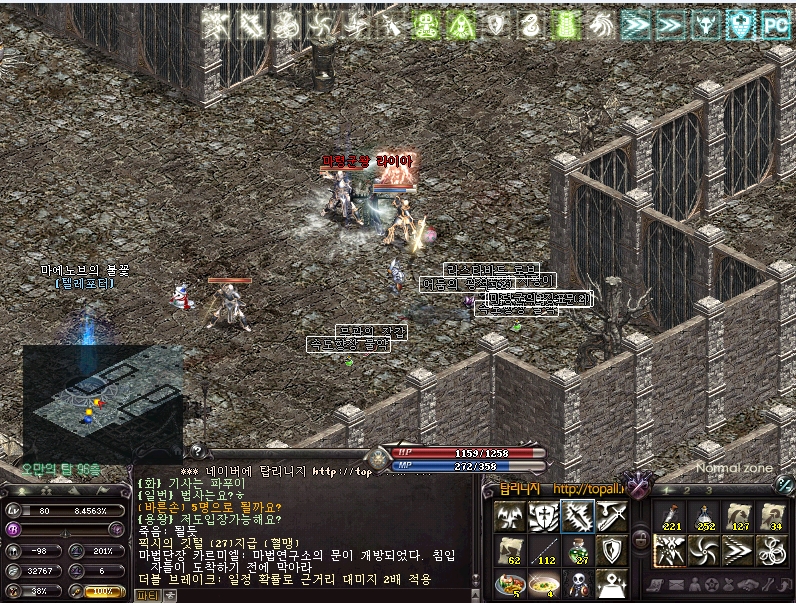The width and height of the screenshot is (796, 603).
Task: Switch to hotbar page 2
Action: pos(687,490)
